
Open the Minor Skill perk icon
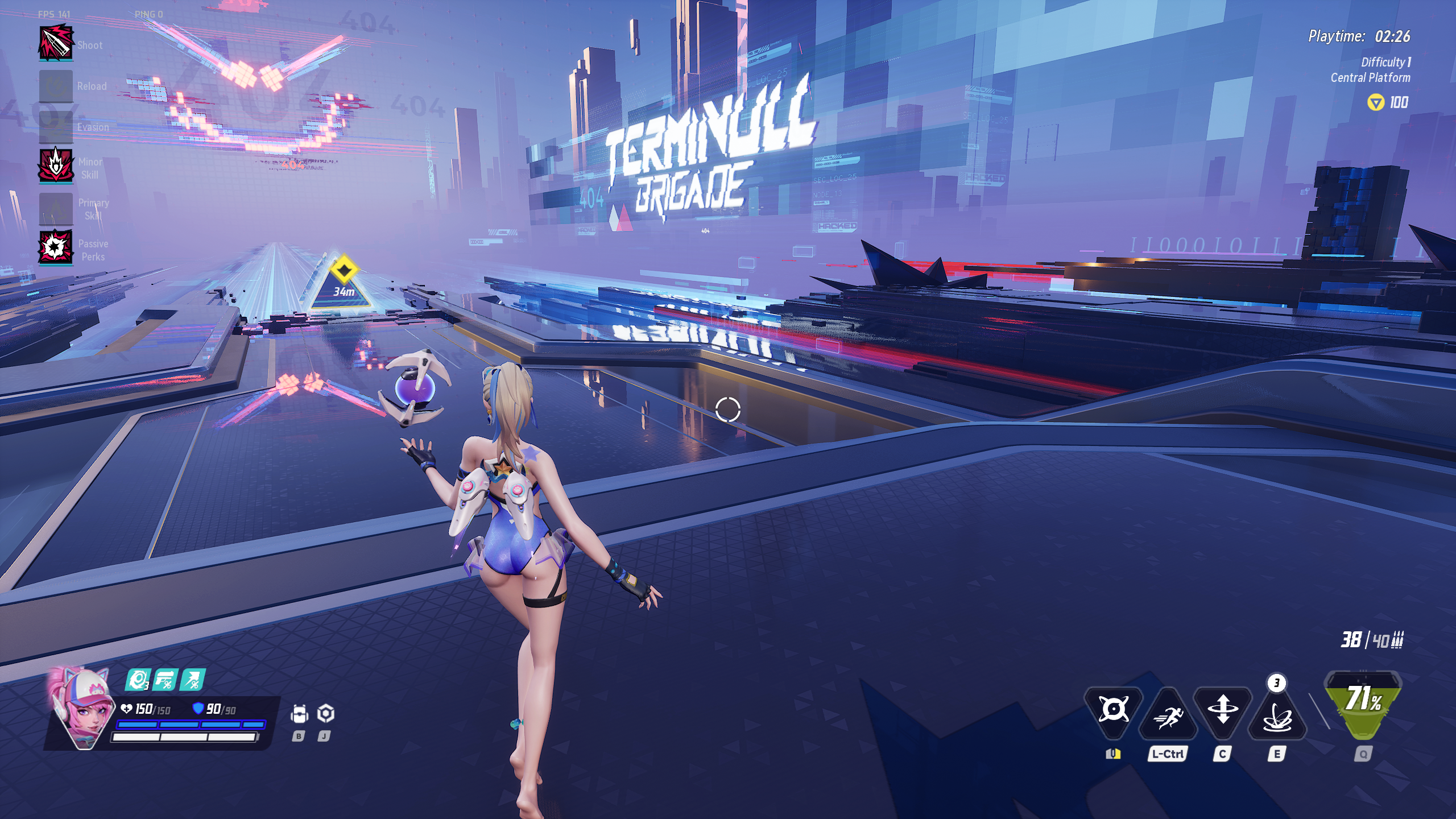[x=56, y=167]
